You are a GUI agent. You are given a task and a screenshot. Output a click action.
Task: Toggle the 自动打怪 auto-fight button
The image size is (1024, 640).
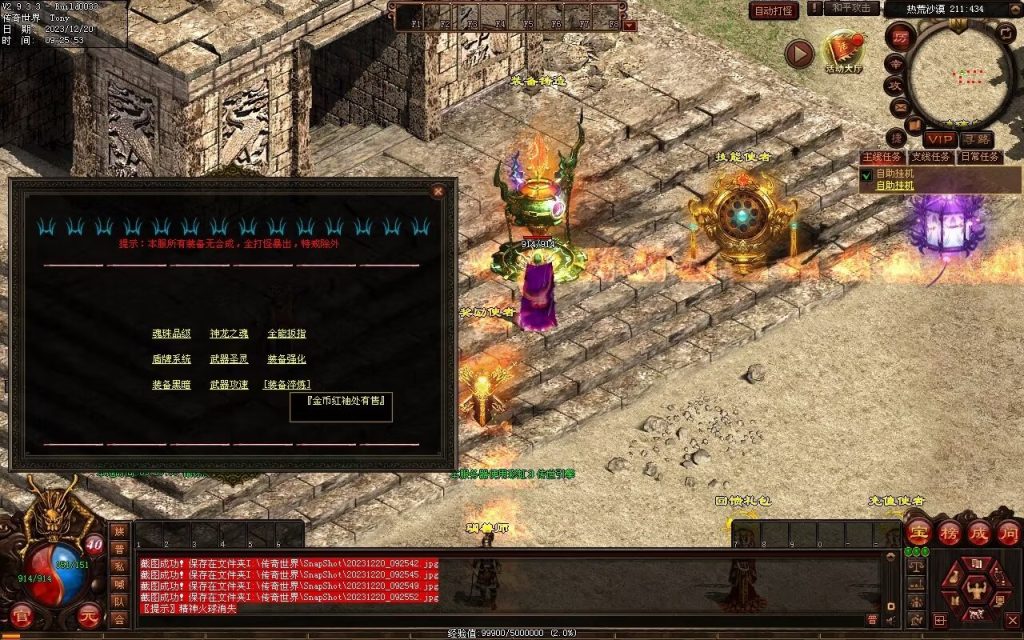(774, 11)
